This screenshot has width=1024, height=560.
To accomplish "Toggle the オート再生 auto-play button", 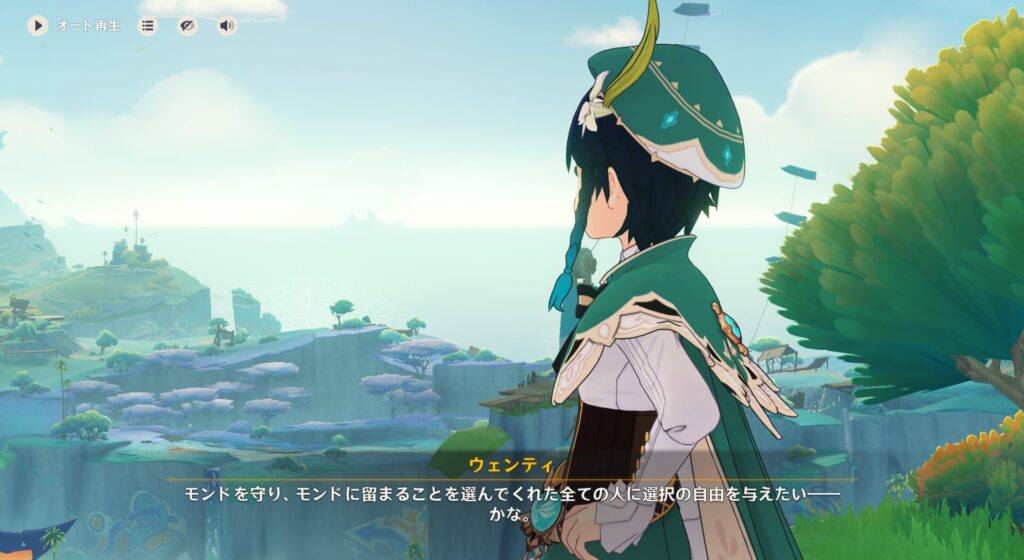I will pyautogui.click(x=38, y=26).
